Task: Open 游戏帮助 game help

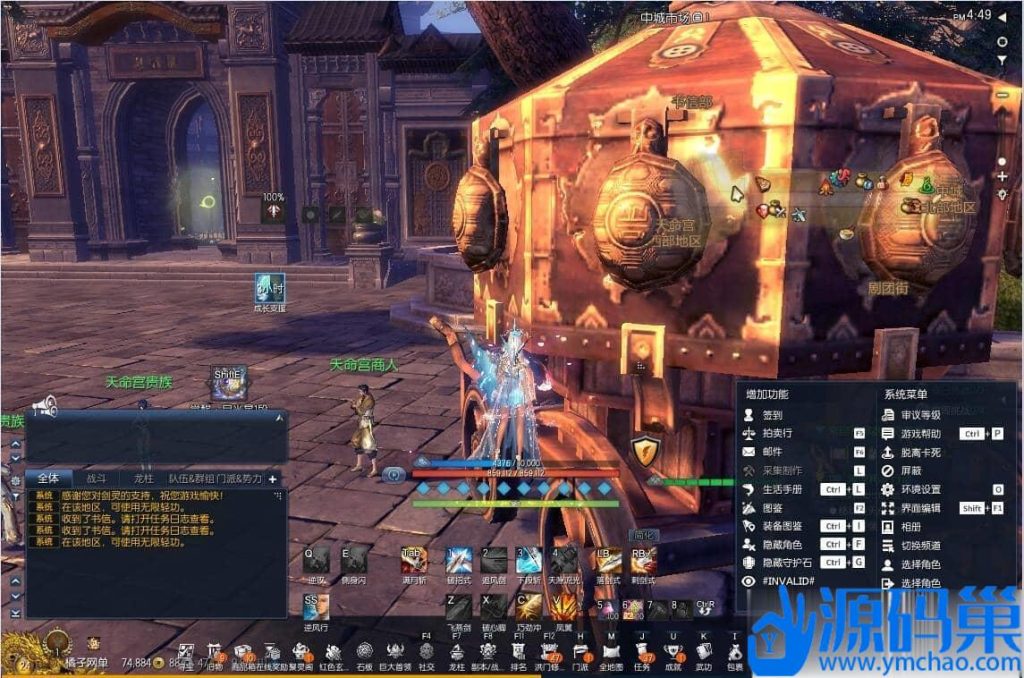Action: click(920, 434)
